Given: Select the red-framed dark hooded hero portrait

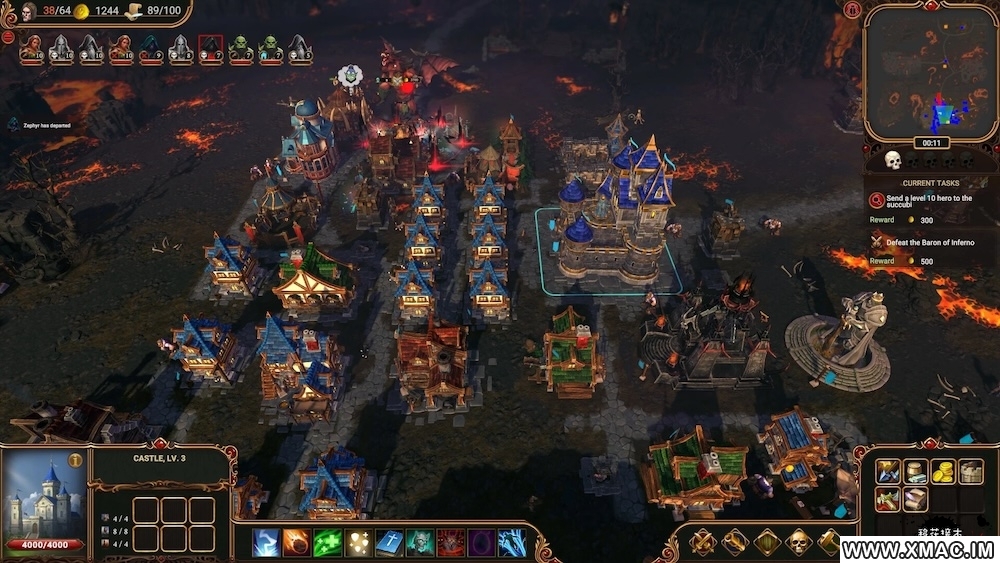Looking at the screenshot, I should (210, 48).
